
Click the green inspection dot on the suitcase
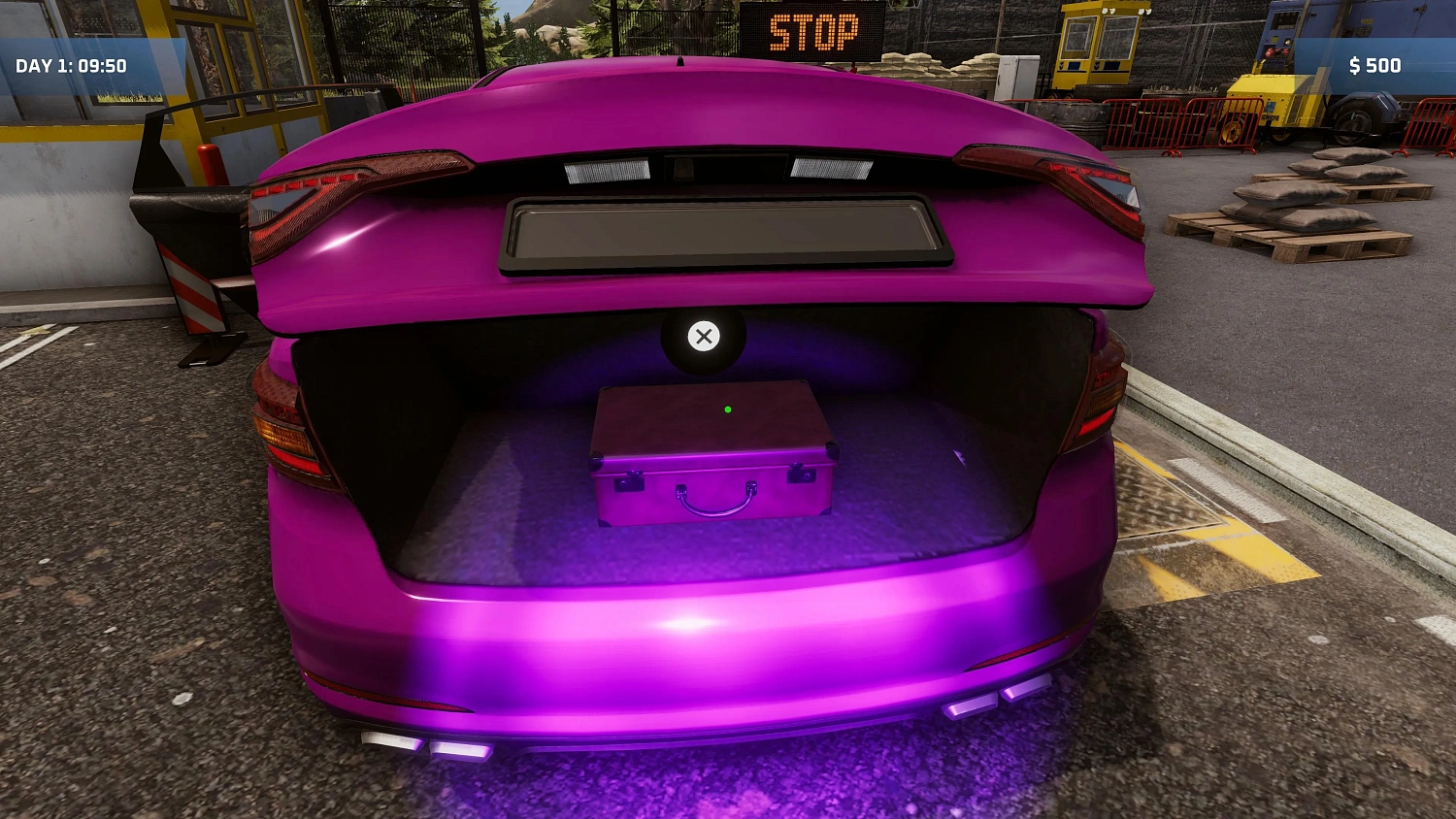(726, 409)
